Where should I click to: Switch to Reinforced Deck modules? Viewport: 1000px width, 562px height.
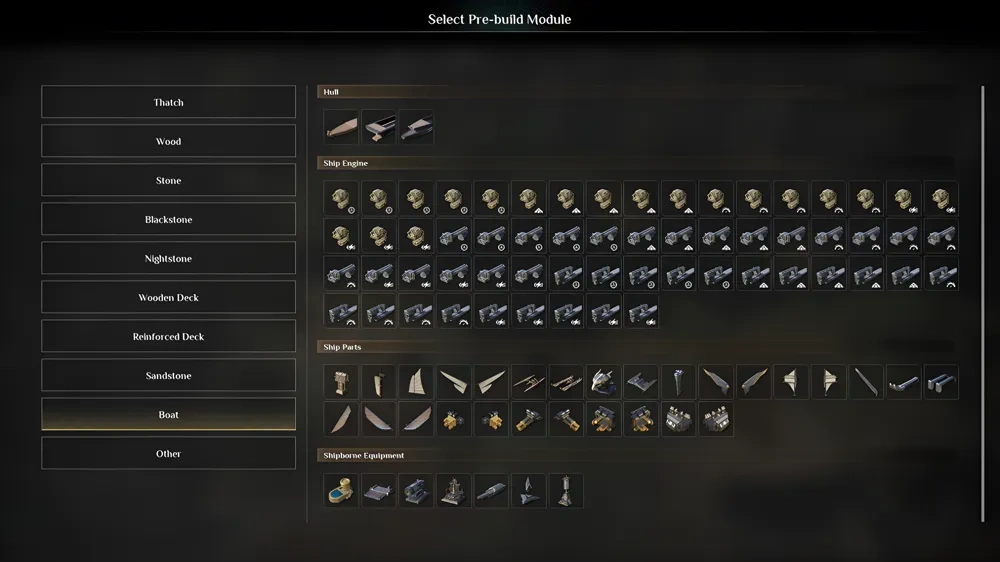pyautogui.click(x=168, y=336)
